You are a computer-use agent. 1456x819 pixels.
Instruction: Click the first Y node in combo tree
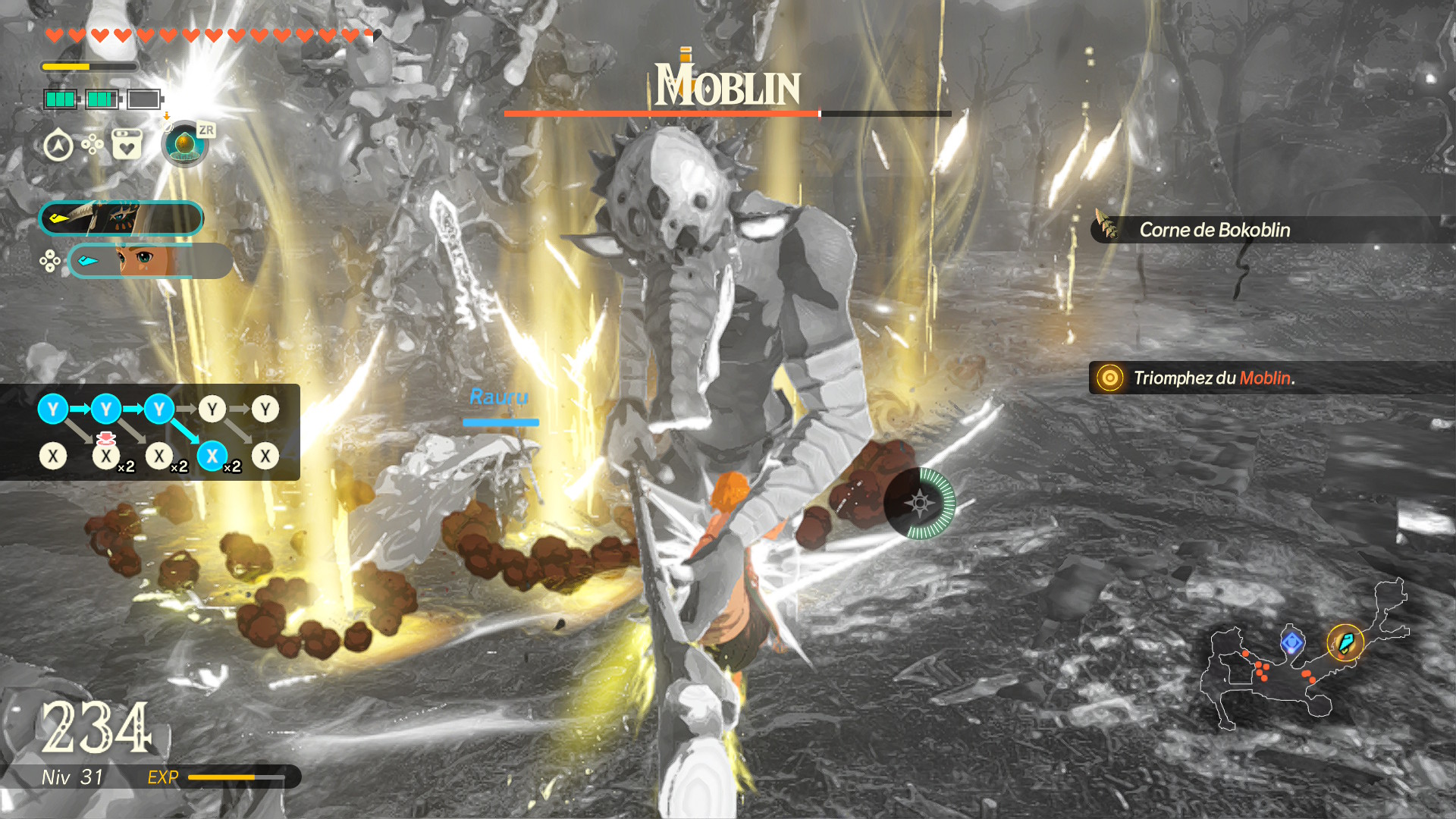pyautogui.click(x=53, y=409)
